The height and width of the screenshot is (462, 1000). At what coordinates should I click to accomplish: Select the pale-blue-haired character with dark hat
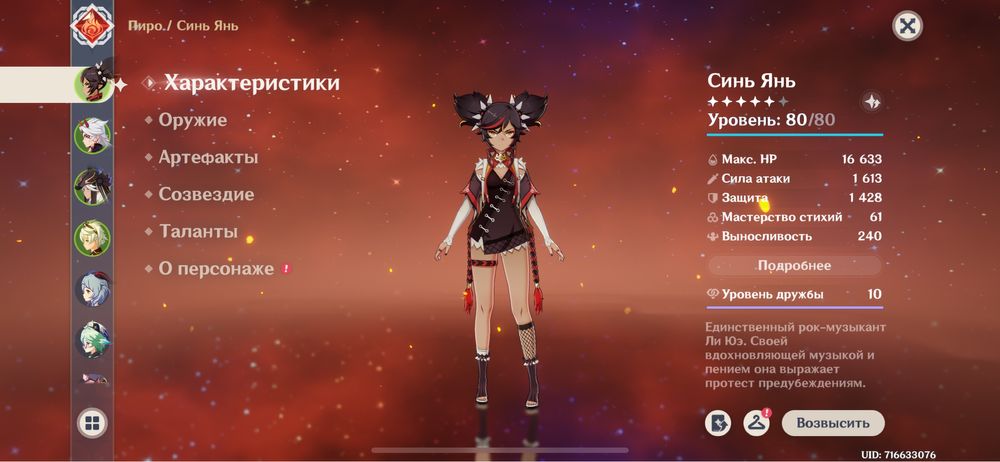coord(92,289)
